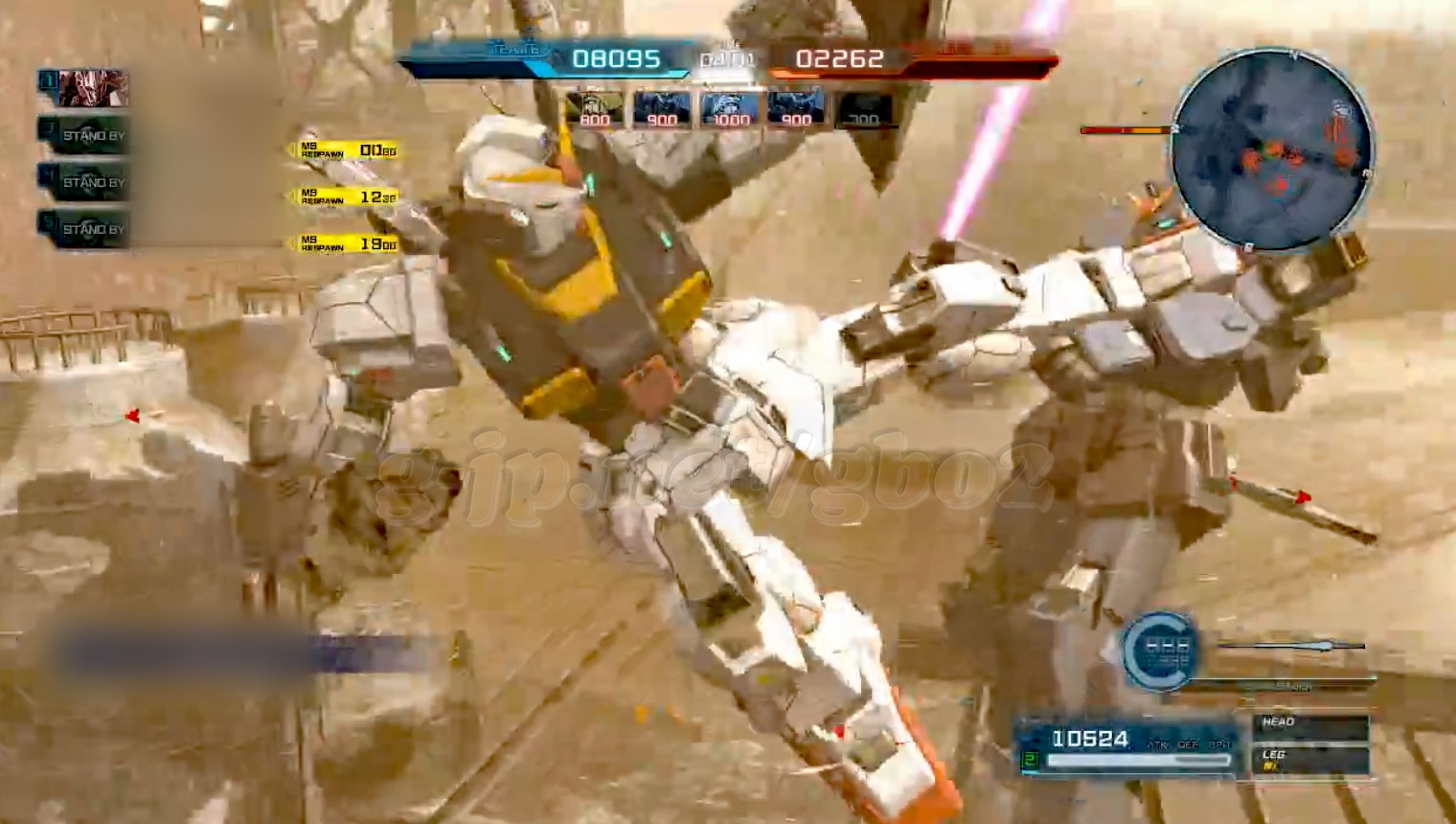Screen dimensions: 1456x824
Task: Open the circular radar minimap
Action: point(1272,149)
